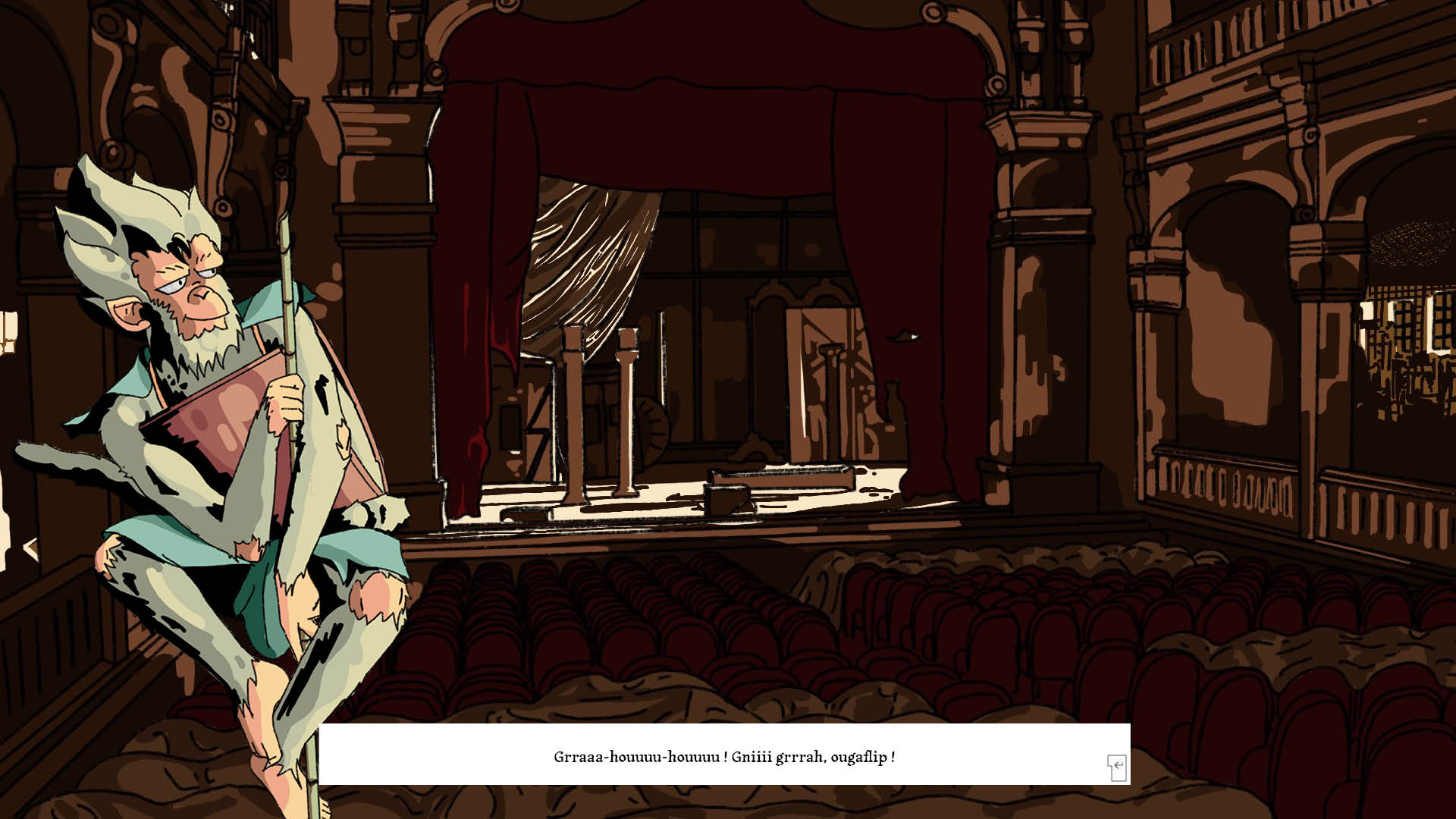Advance the white dialogue text box
This screenshot has height=819, width=1456.
pos(1116,767)
